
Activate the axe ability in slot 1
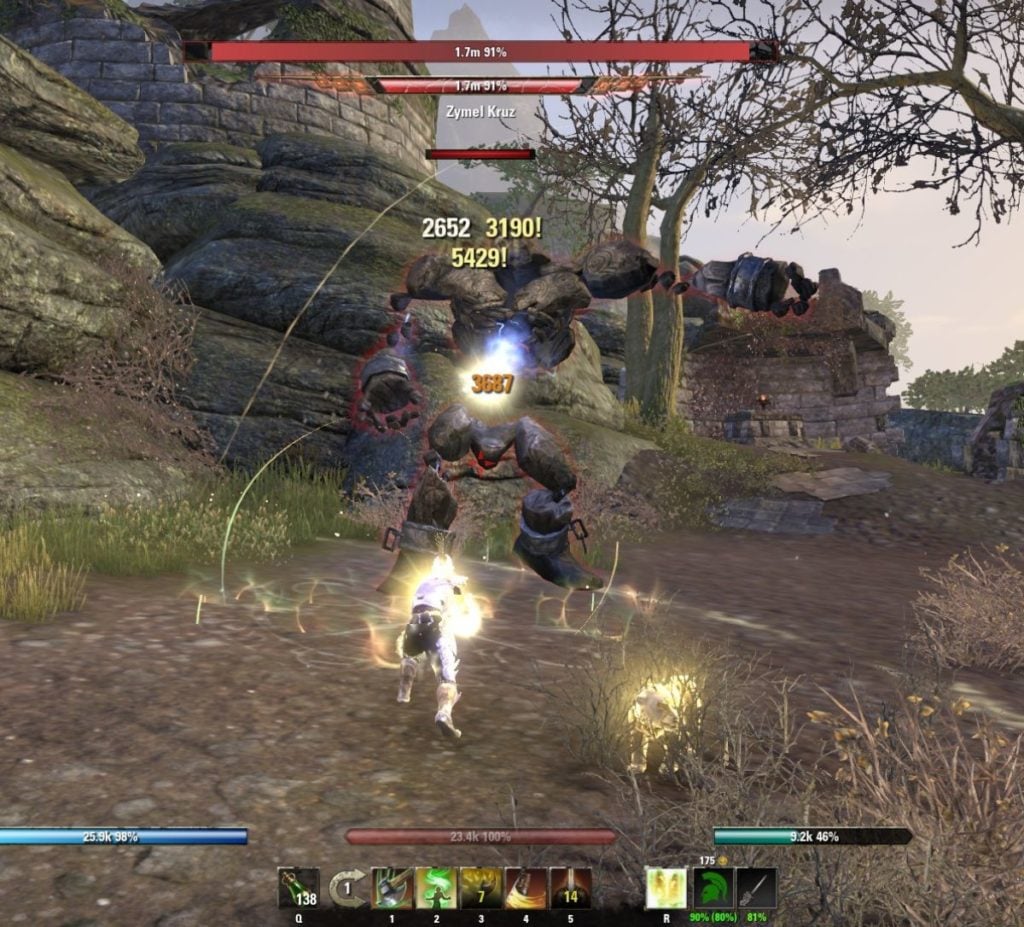[391, 888]
